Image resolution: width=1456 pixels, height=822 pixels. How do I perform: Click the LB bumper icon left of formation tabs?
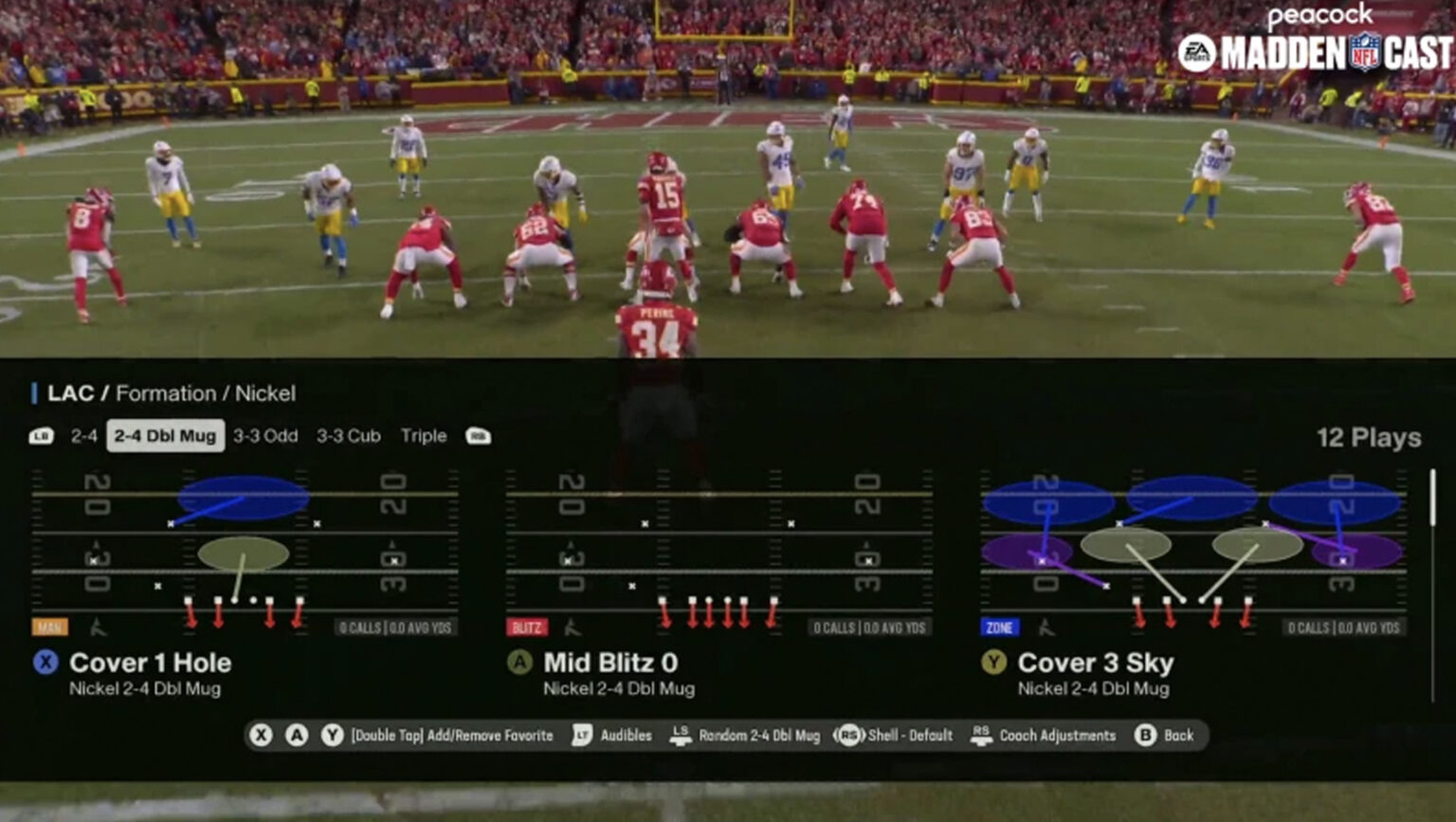tap(40, 436)
